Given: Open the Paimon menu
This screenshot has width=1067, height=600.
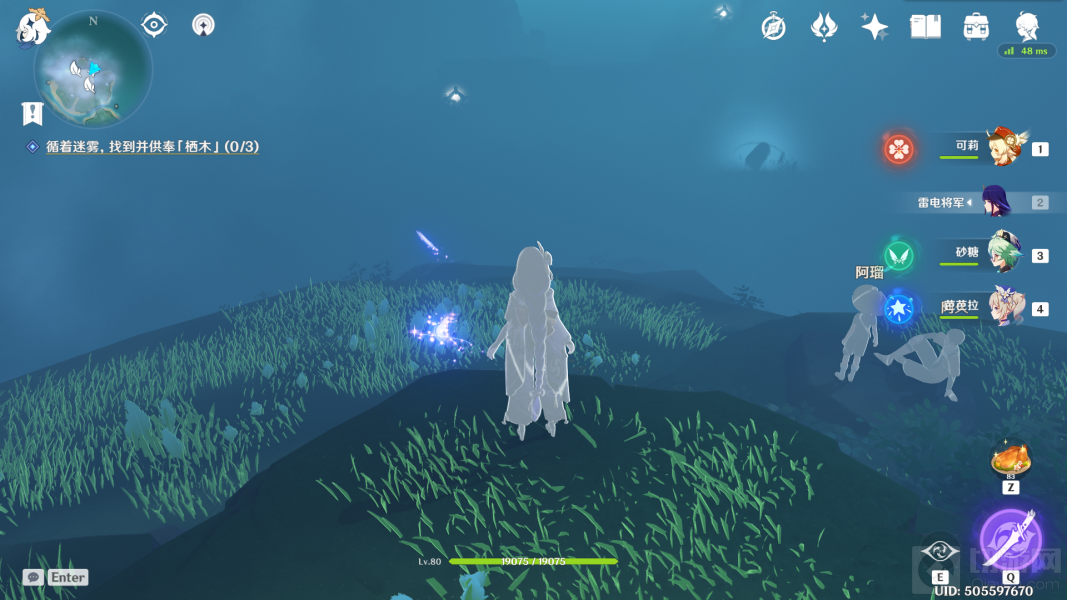Looking at the screenshot, I should click(33, 26).
